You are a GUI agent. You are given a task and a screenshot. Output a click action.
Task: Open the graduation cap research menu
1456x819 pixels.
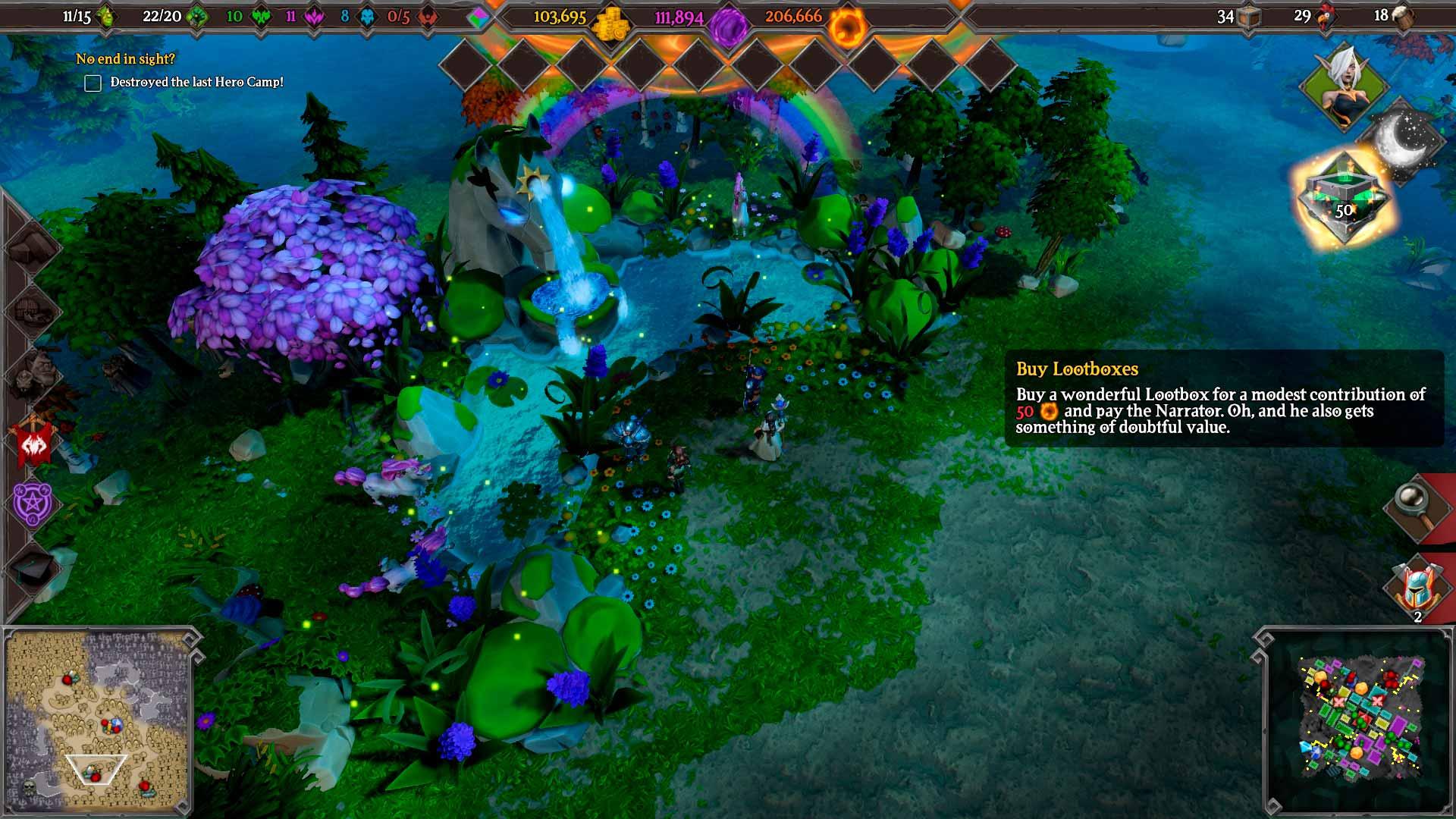point(33,567)
